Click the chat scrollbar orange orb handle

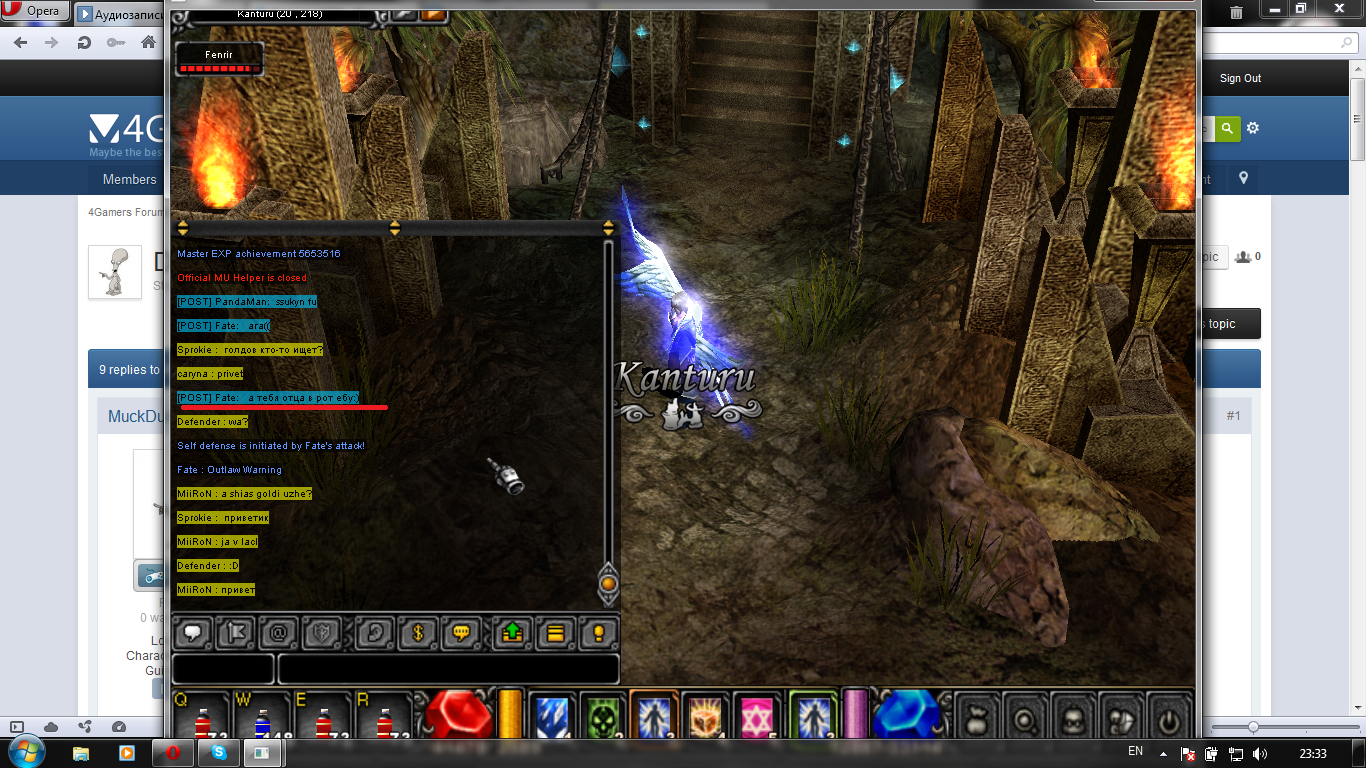coord(607,581)
